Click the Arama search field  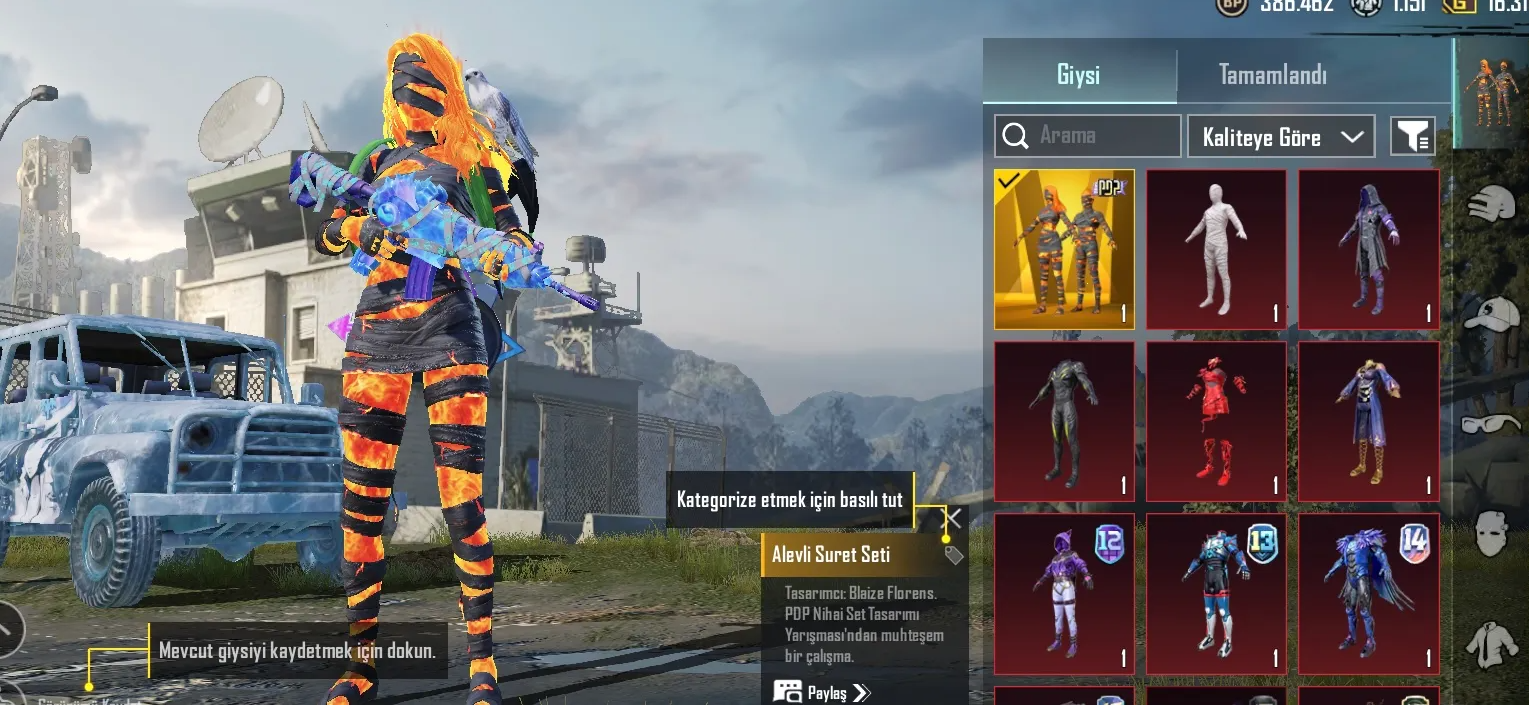click(1088, 136)
